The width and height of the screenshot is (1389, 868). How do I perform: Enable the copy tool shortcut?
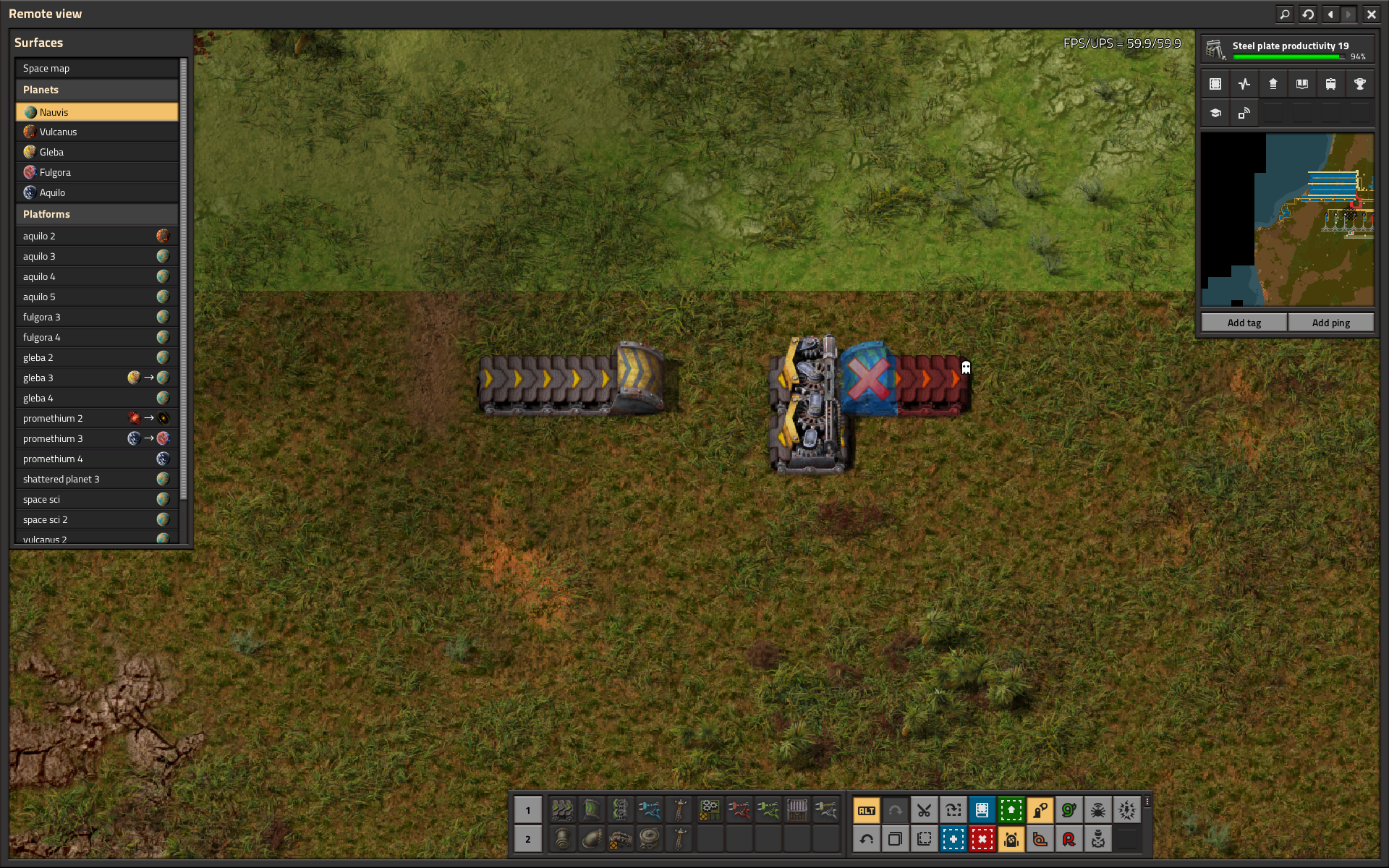(x=895, y=839)
